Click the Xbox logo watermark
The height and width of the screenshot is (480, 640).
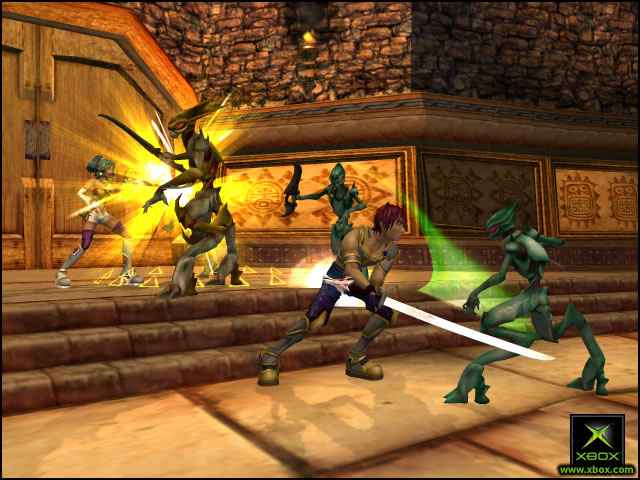click(x=597, y=438)
